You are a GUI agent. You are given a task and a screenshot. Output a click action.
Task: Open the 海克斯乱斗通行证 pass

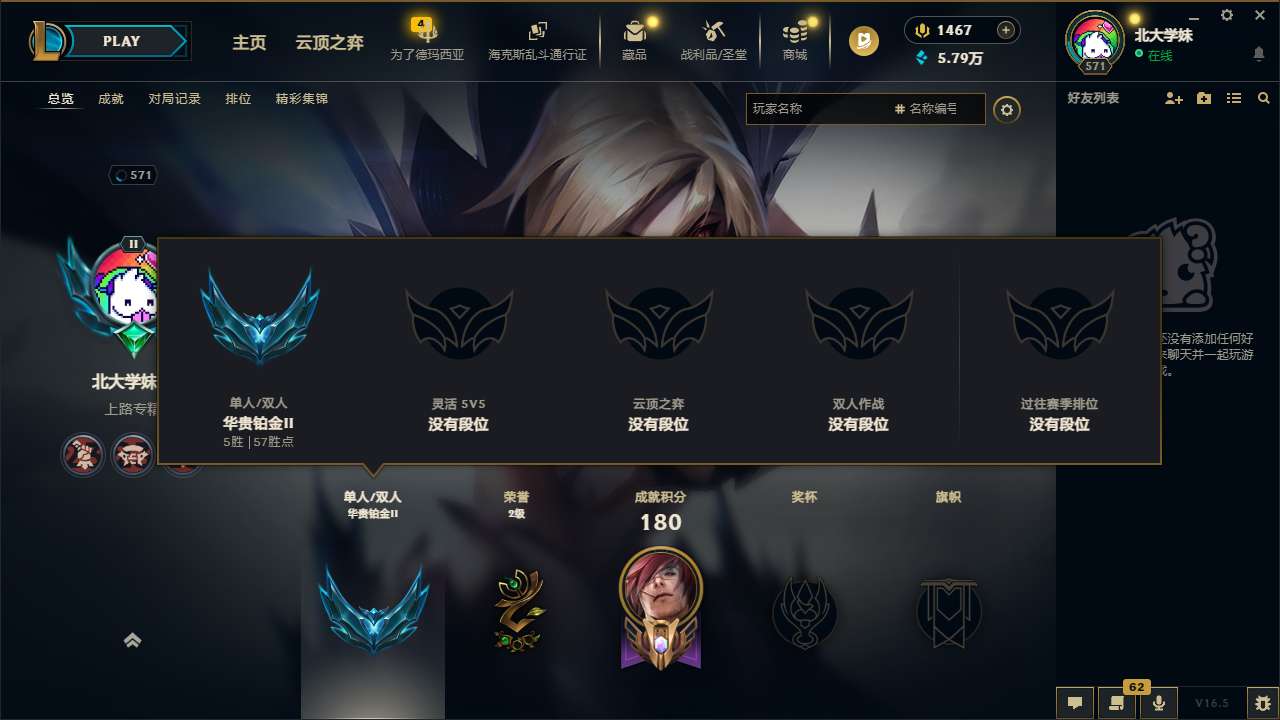click(540, 40)
